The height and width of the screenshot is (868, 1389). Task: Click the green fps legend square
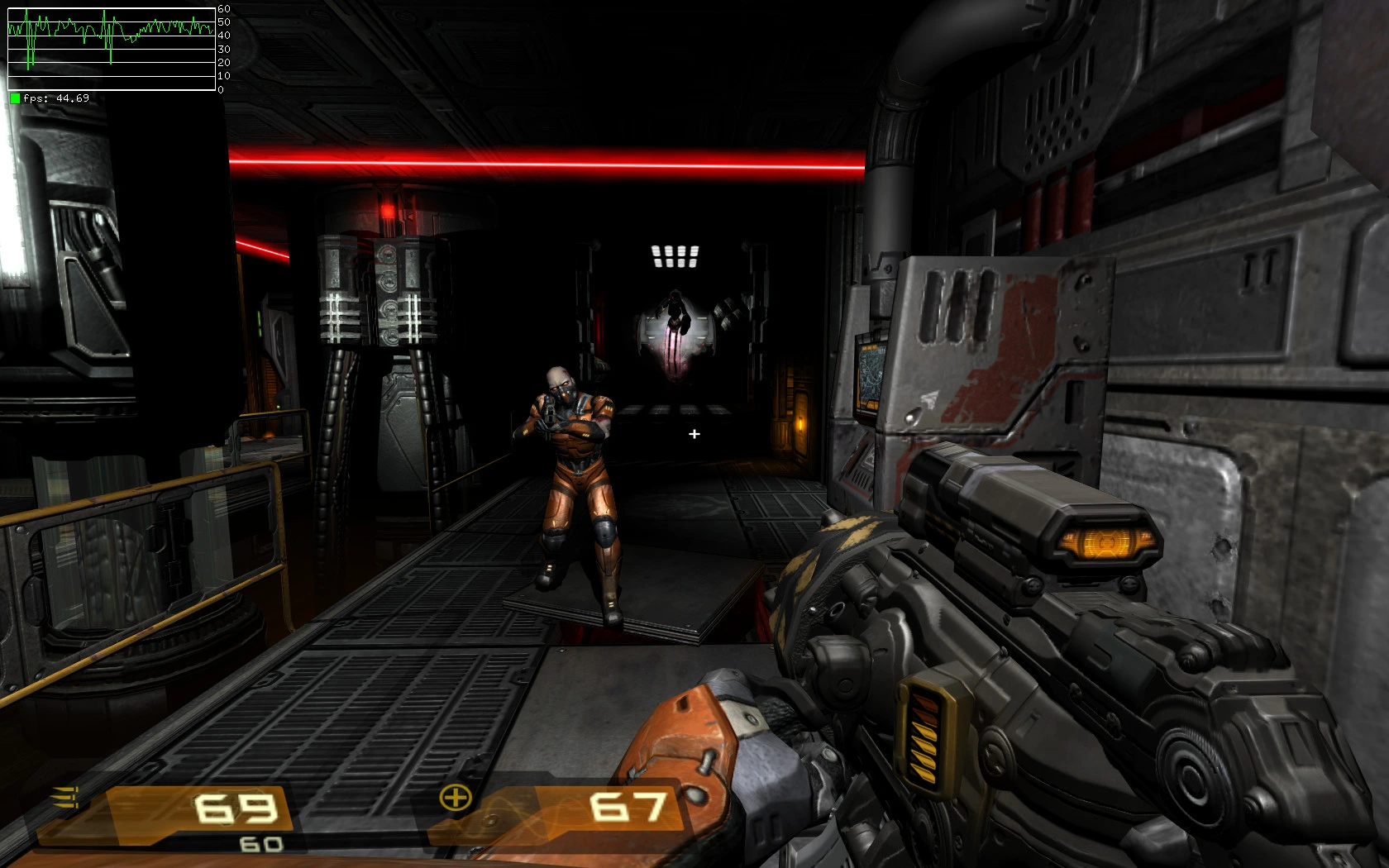click(13, 99)
